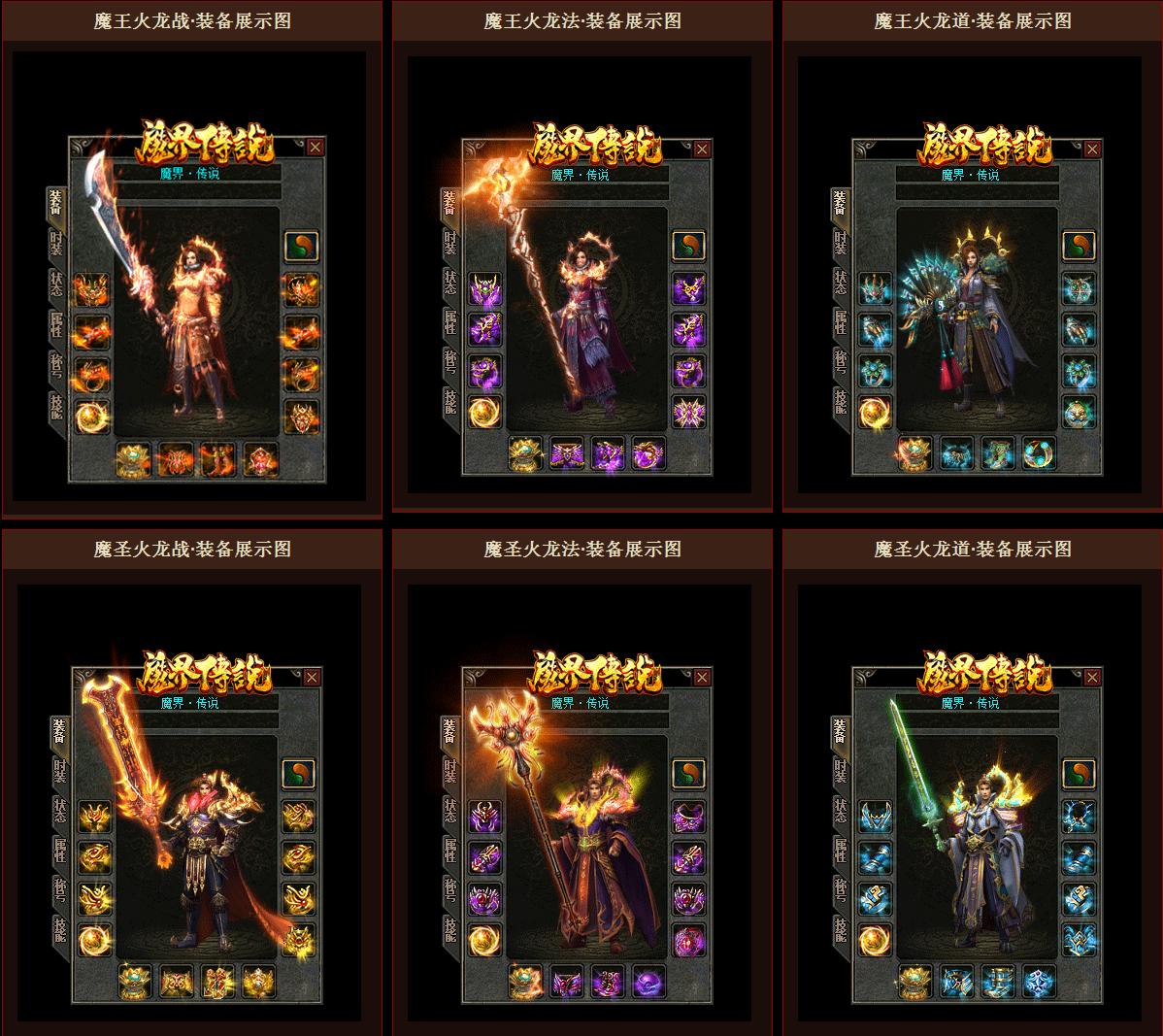1163x1036 pixels.
Task: Switch to 时装 tab in 魔圣火龙道 panel
Action: [841, 771]
